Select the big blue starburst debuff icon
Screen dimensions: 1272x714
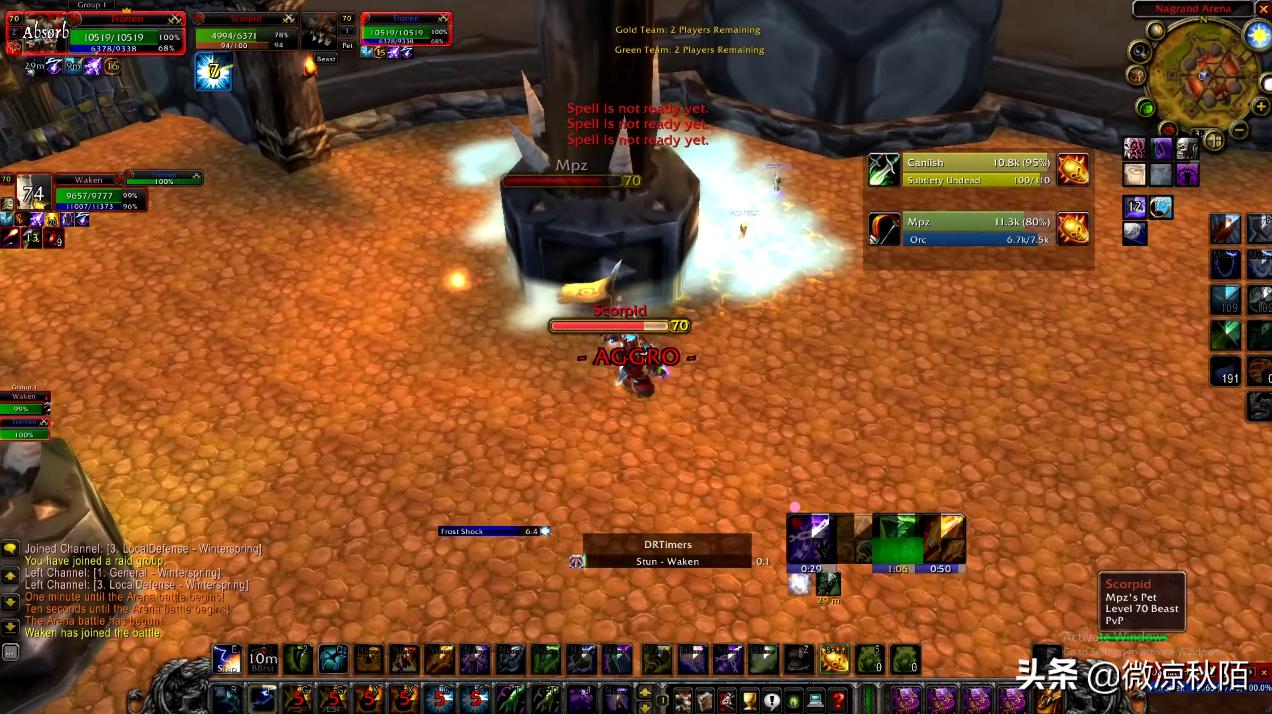pos(213,72)
